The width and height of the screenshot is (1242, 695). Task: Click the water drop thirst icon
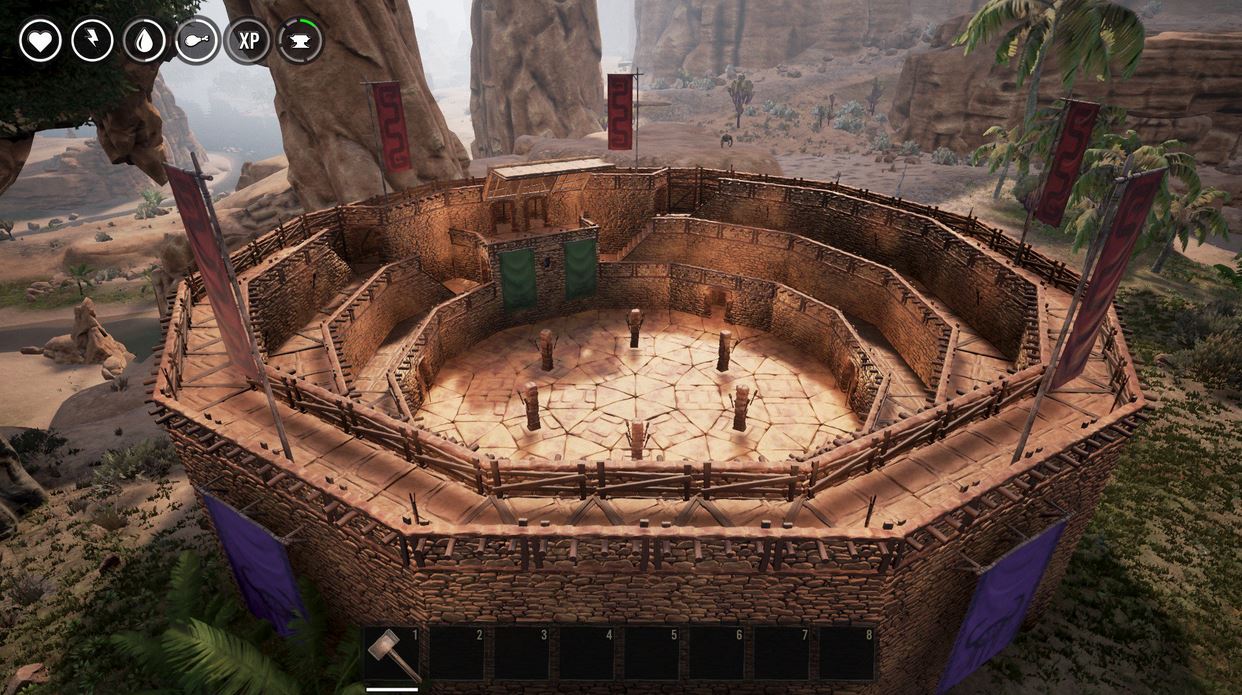tap(144, 41)
